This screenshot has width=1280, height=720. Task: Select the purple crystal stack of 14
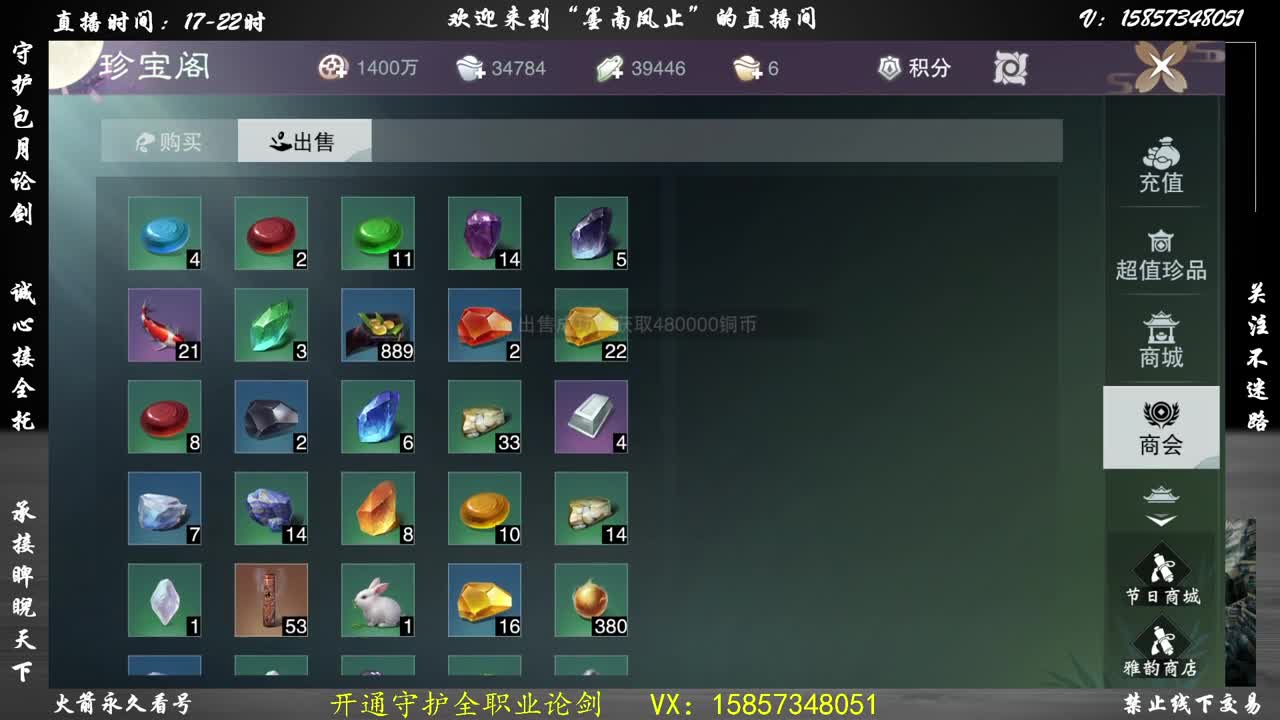point(485,233)
